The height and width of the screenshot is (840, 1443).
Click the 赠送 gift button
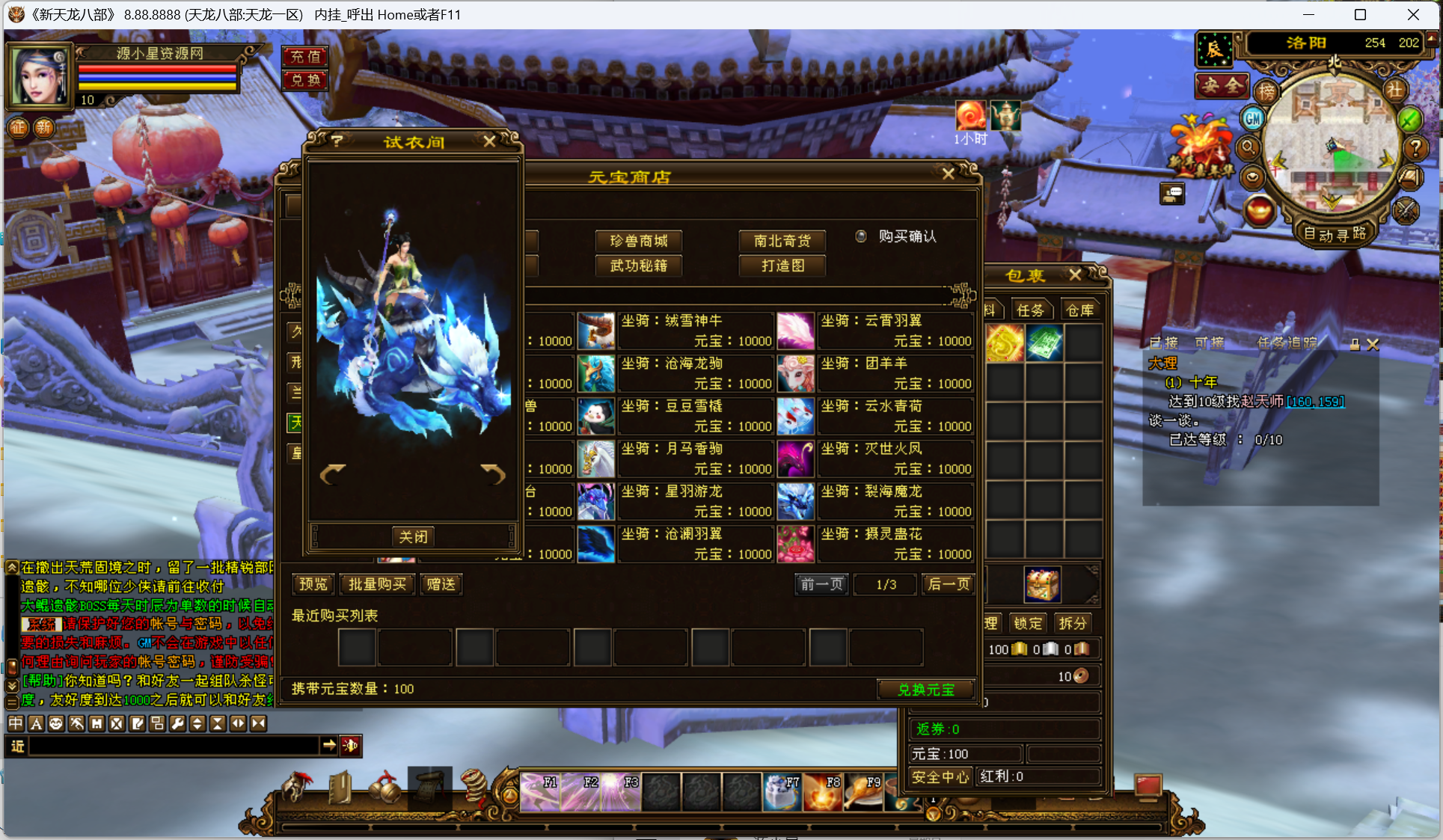click(x=441, y=584)
